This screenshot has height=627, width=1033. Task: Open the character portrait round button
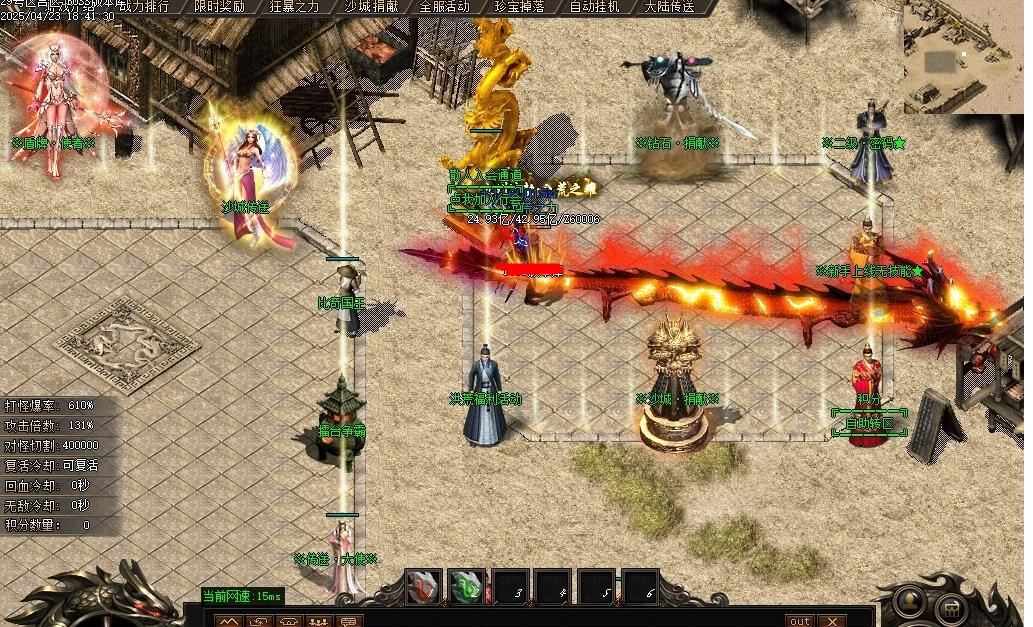pos(908,600)
